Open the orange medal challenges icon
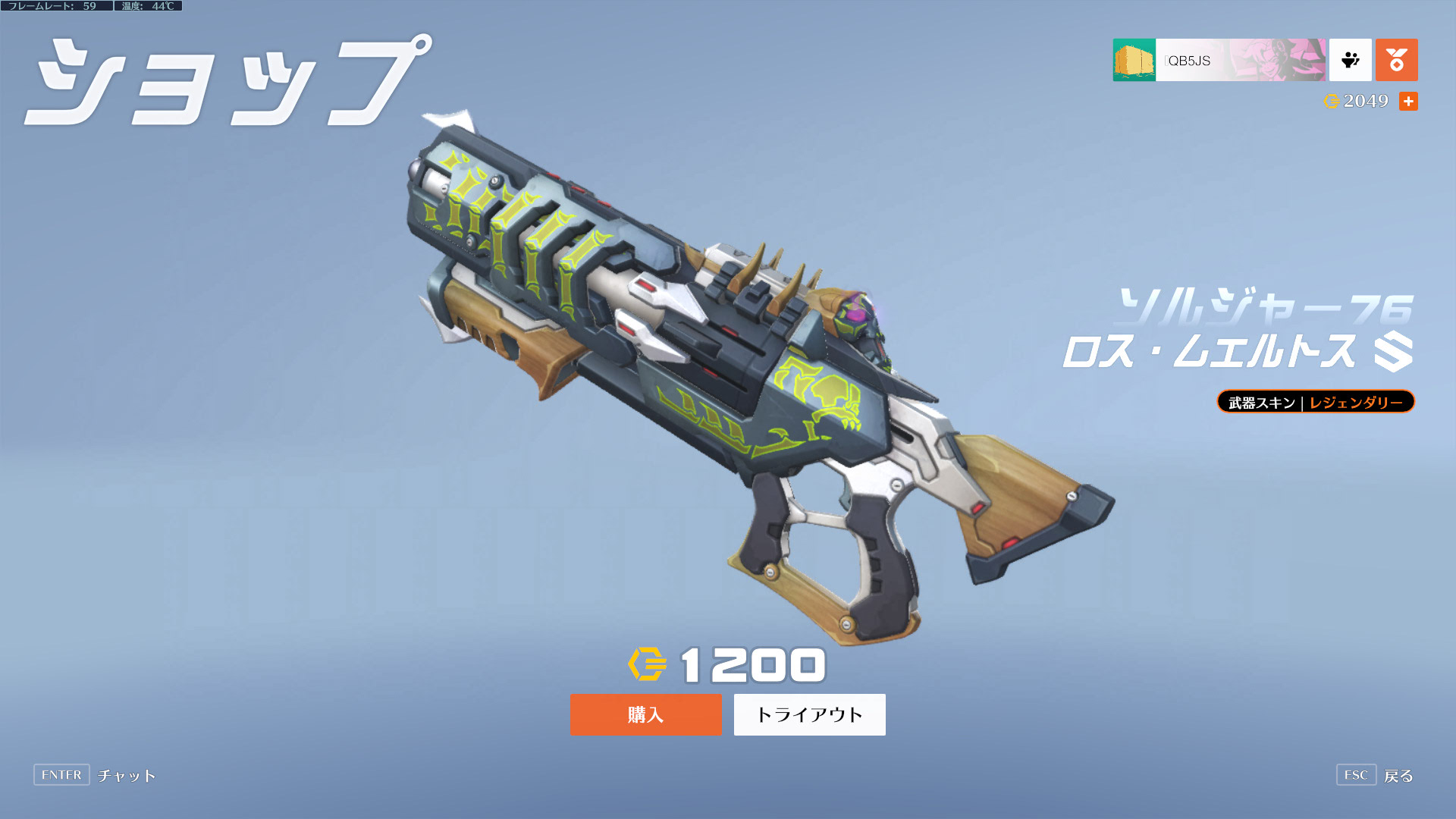The width and height of the screenshot is (1456, 819). point(1396,60)
